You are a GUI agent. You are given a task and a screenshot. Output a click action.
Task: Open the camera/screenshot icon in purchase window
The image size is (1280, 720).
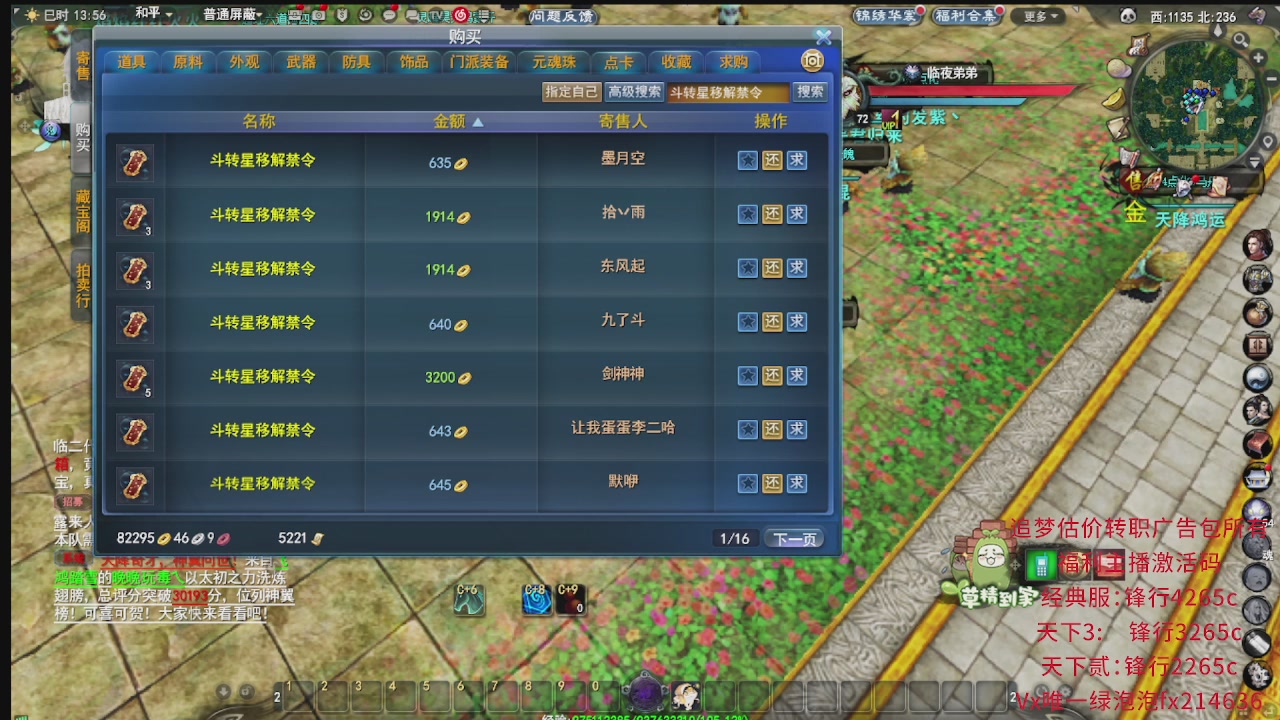coord(811,61)
